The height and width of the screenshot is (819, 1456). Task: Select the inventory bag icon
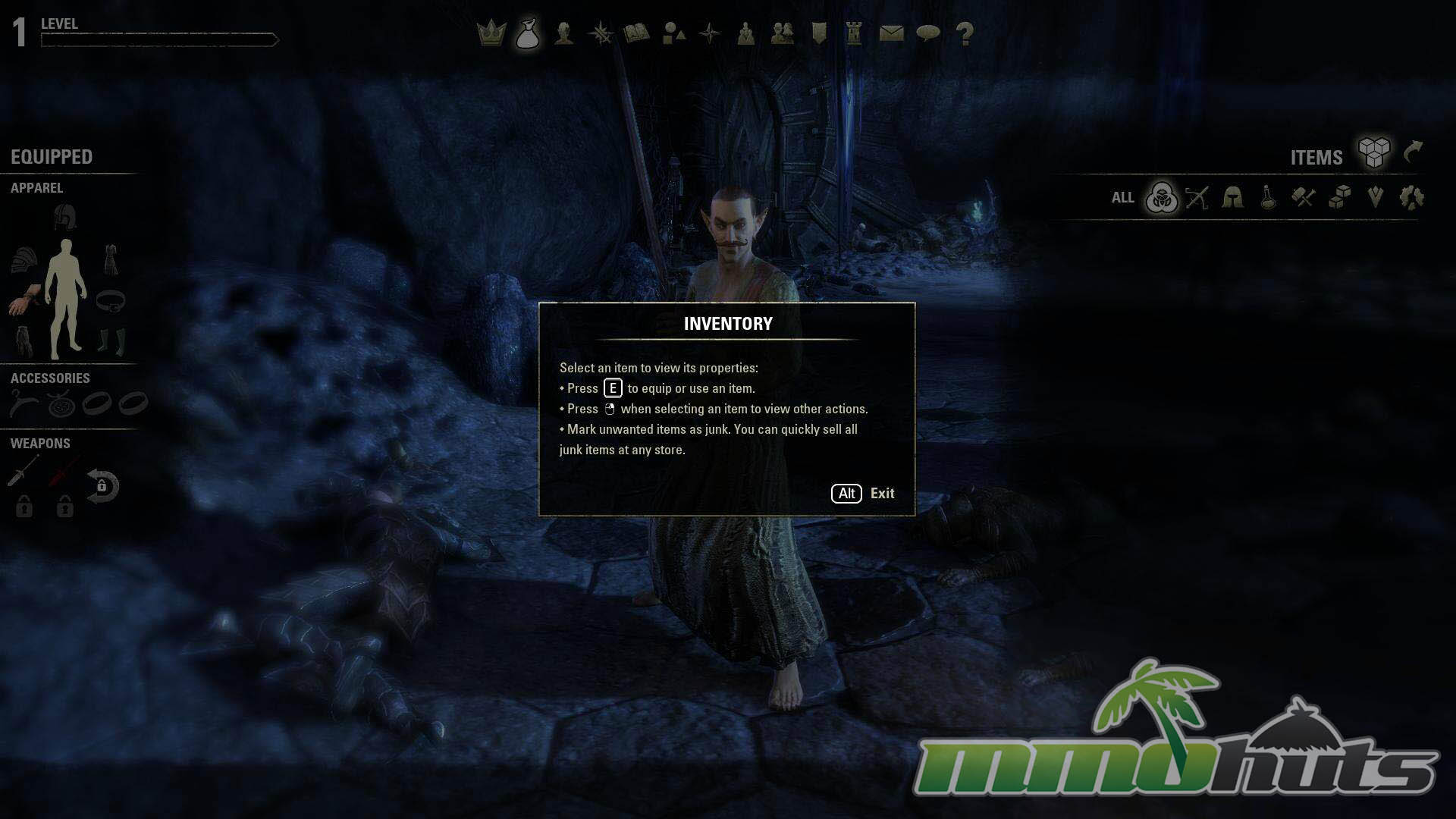coord(527,34)
